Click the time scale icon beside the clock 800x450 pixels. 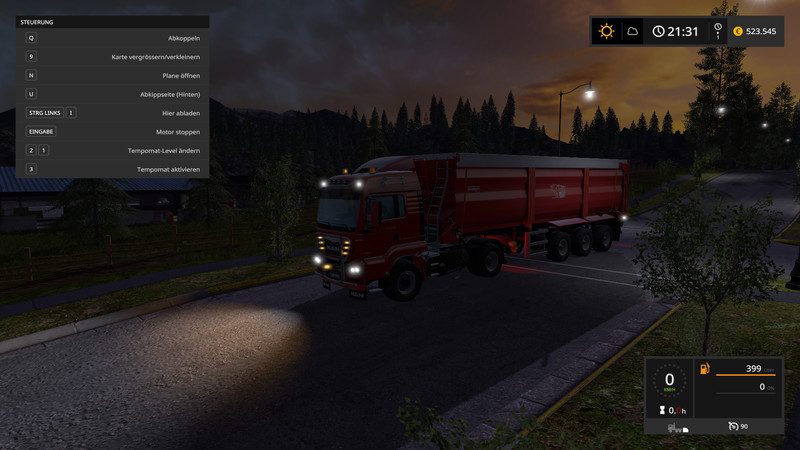point(716,31)
